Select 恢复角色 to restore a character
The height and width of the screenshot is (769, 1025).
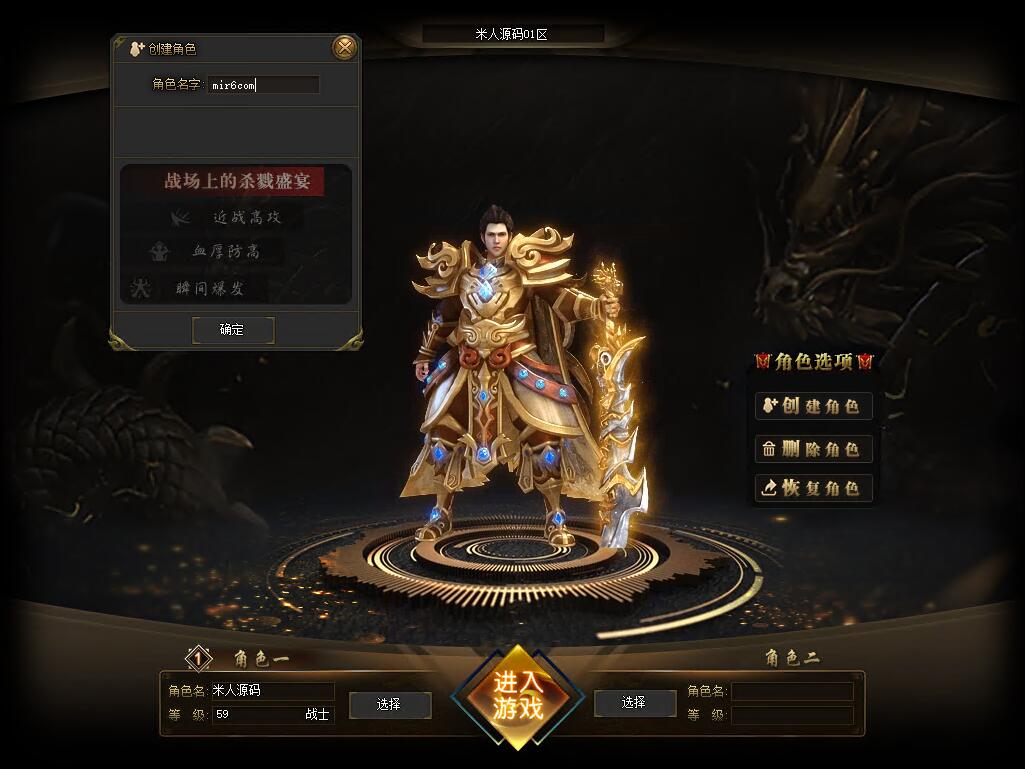click(x=813, y=488)
